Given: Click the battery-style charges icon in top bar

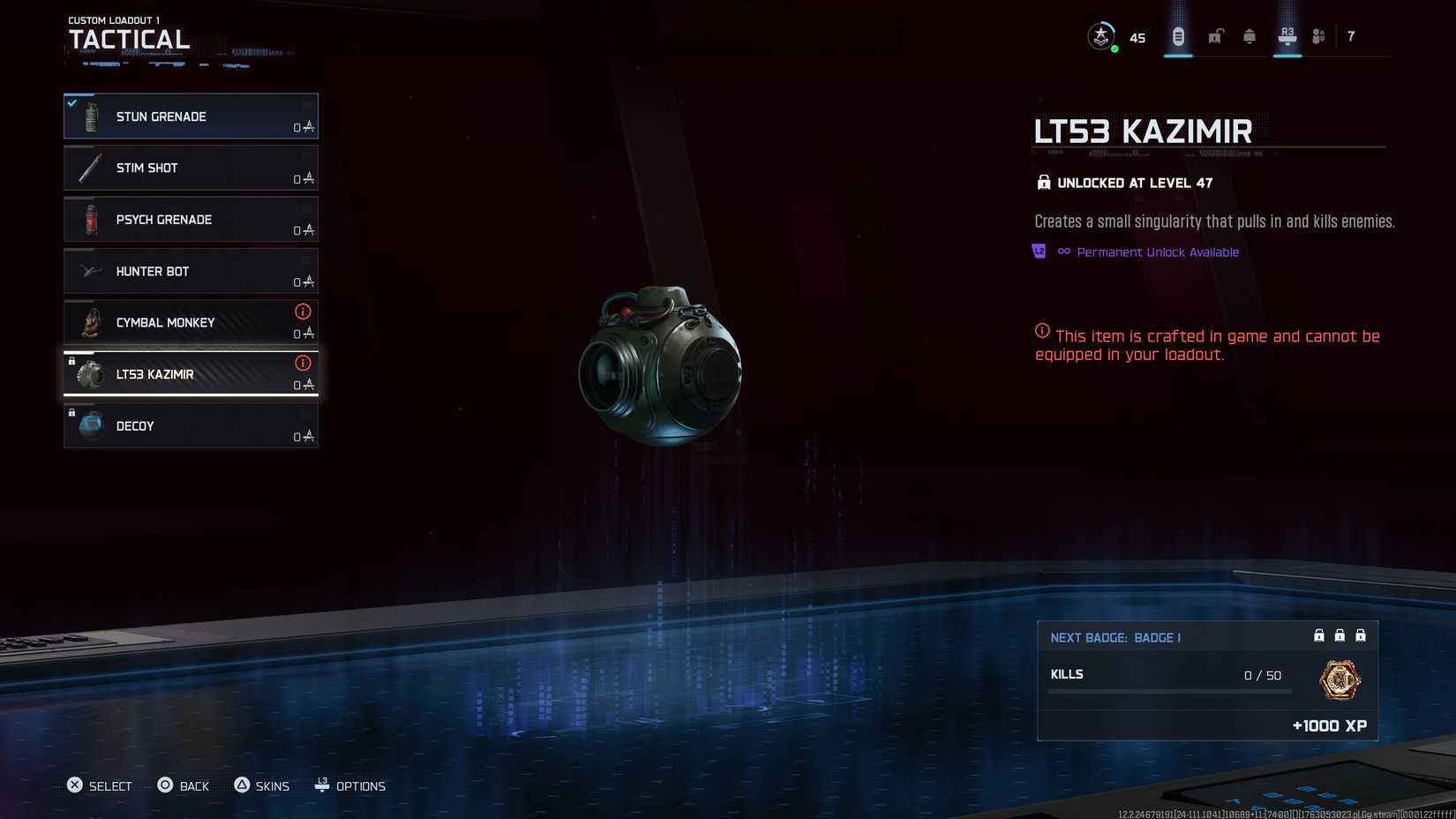Looking at the screenshot, I should point(1176,35).
